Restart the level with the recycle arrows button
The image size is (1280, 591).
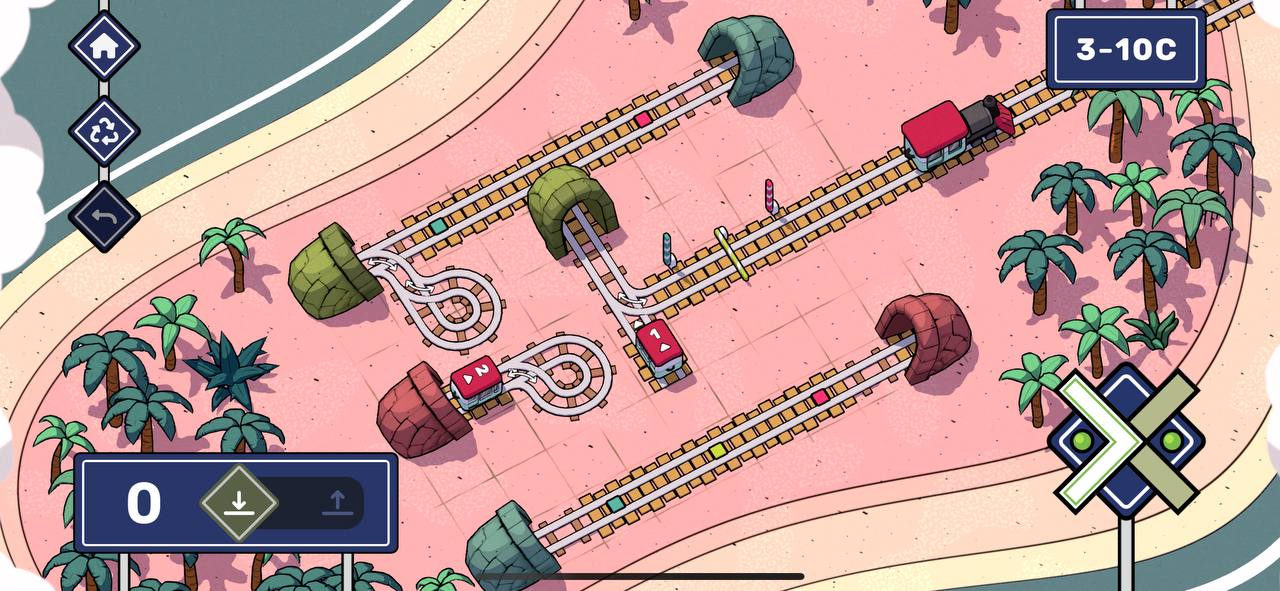pyautogui.click(x=103, y=131)
